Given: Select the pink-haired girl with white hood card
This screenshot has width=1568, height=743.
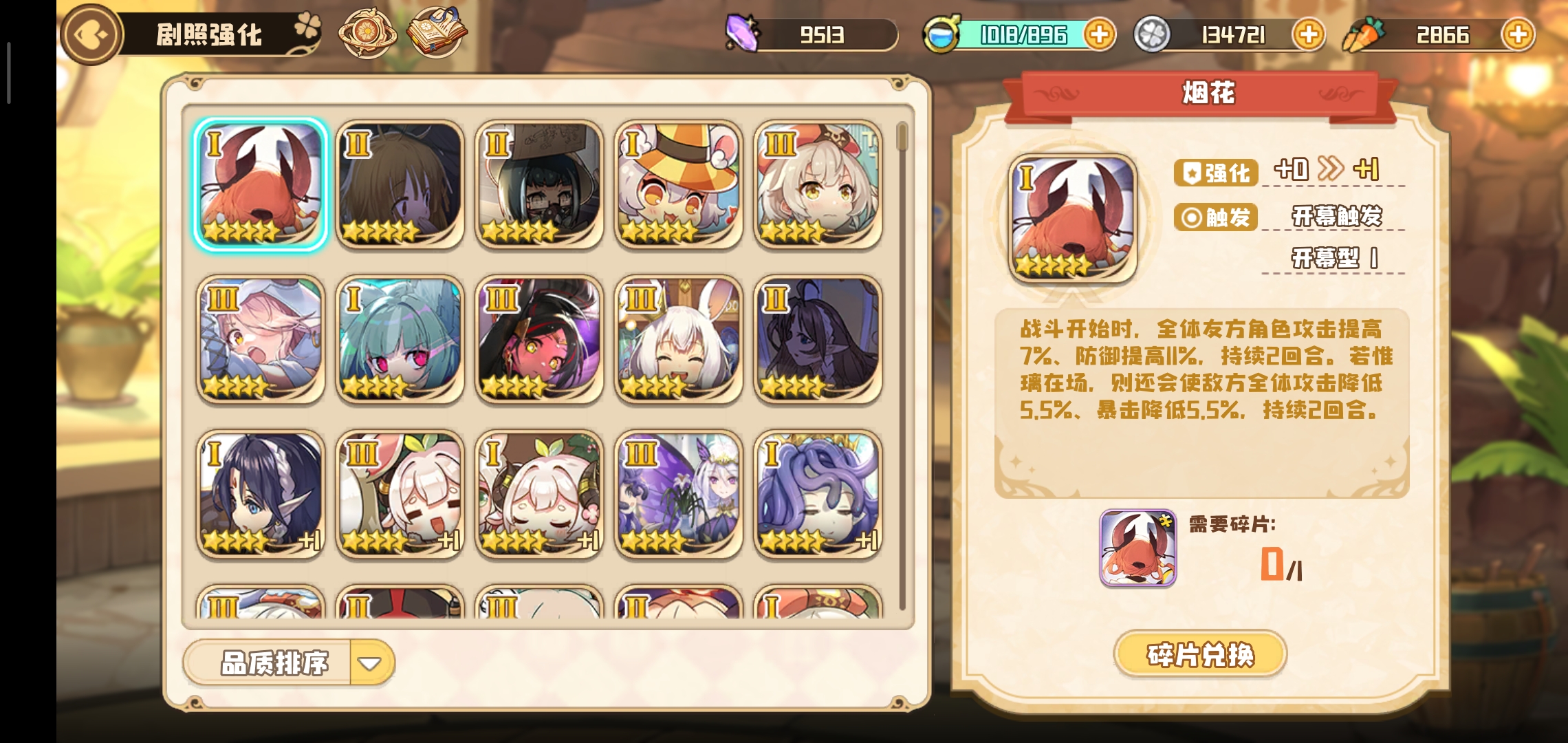Looking at the screenshot, I should 261,339.
